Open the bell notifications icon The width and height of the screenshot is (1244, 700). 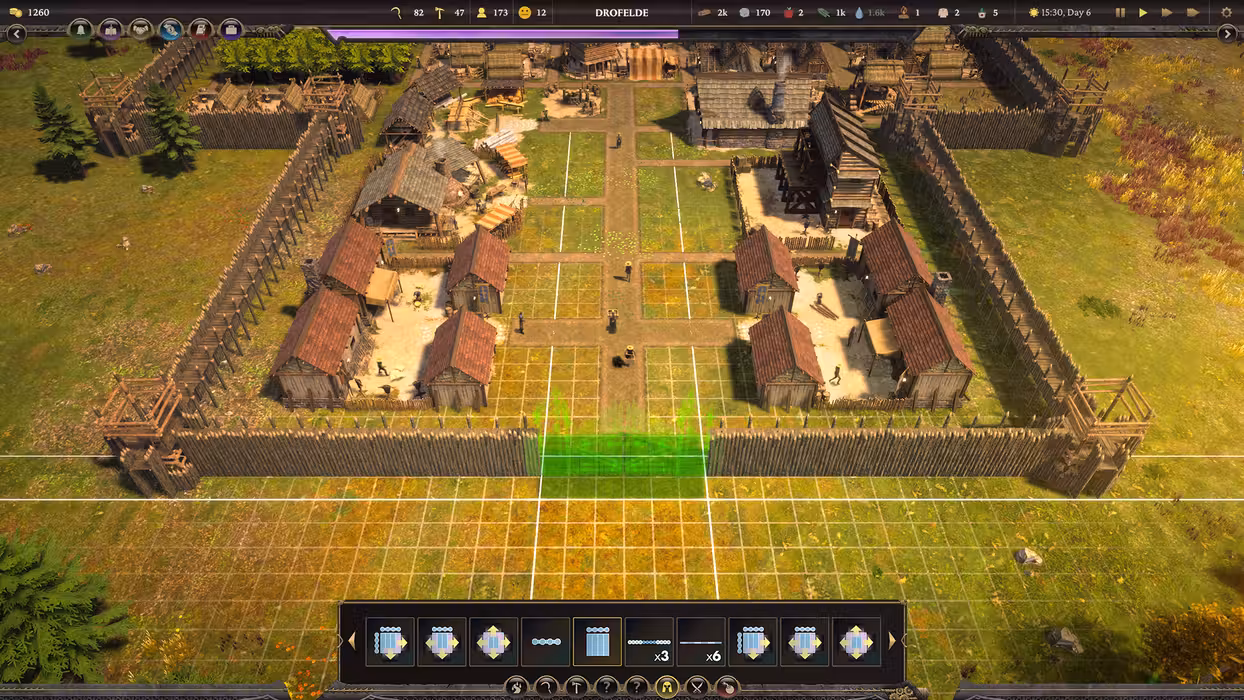tap(81, 30)
